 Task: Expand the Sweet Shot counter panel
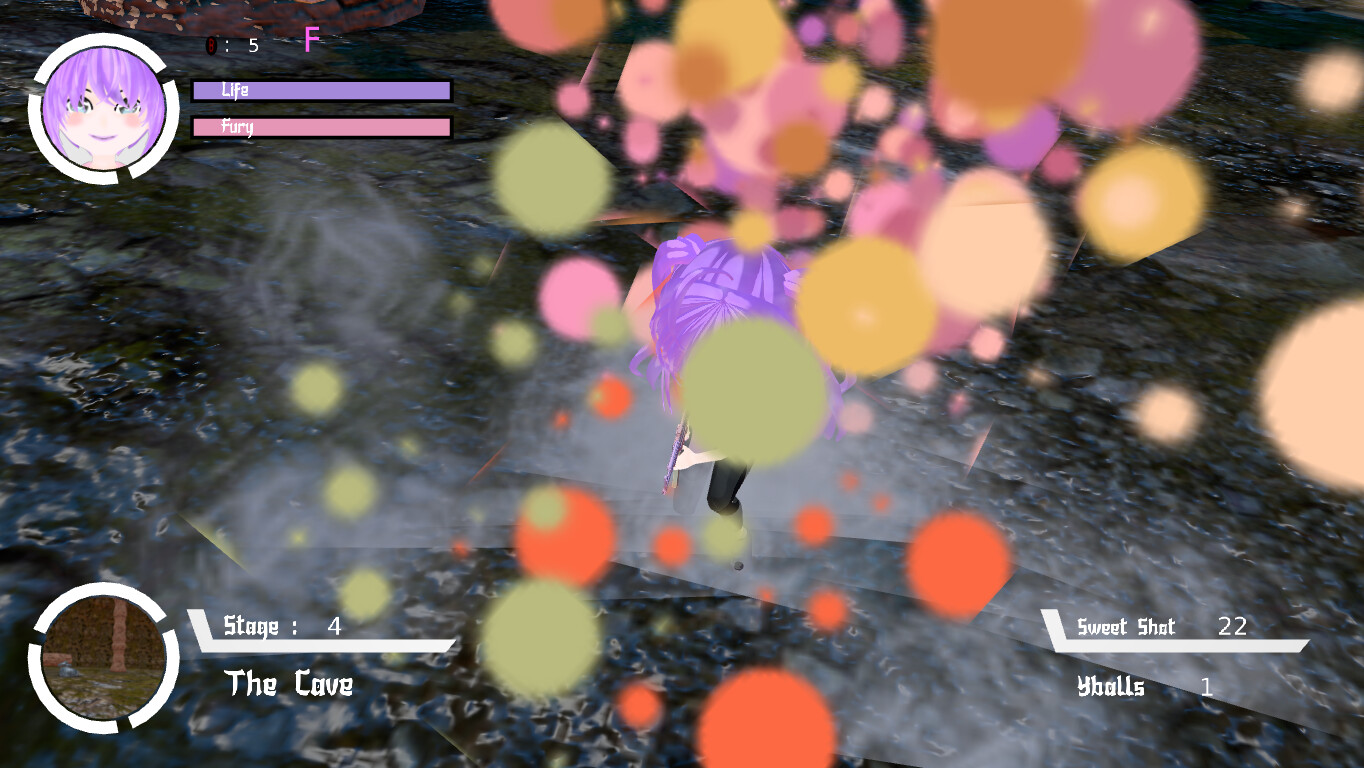1180,628
